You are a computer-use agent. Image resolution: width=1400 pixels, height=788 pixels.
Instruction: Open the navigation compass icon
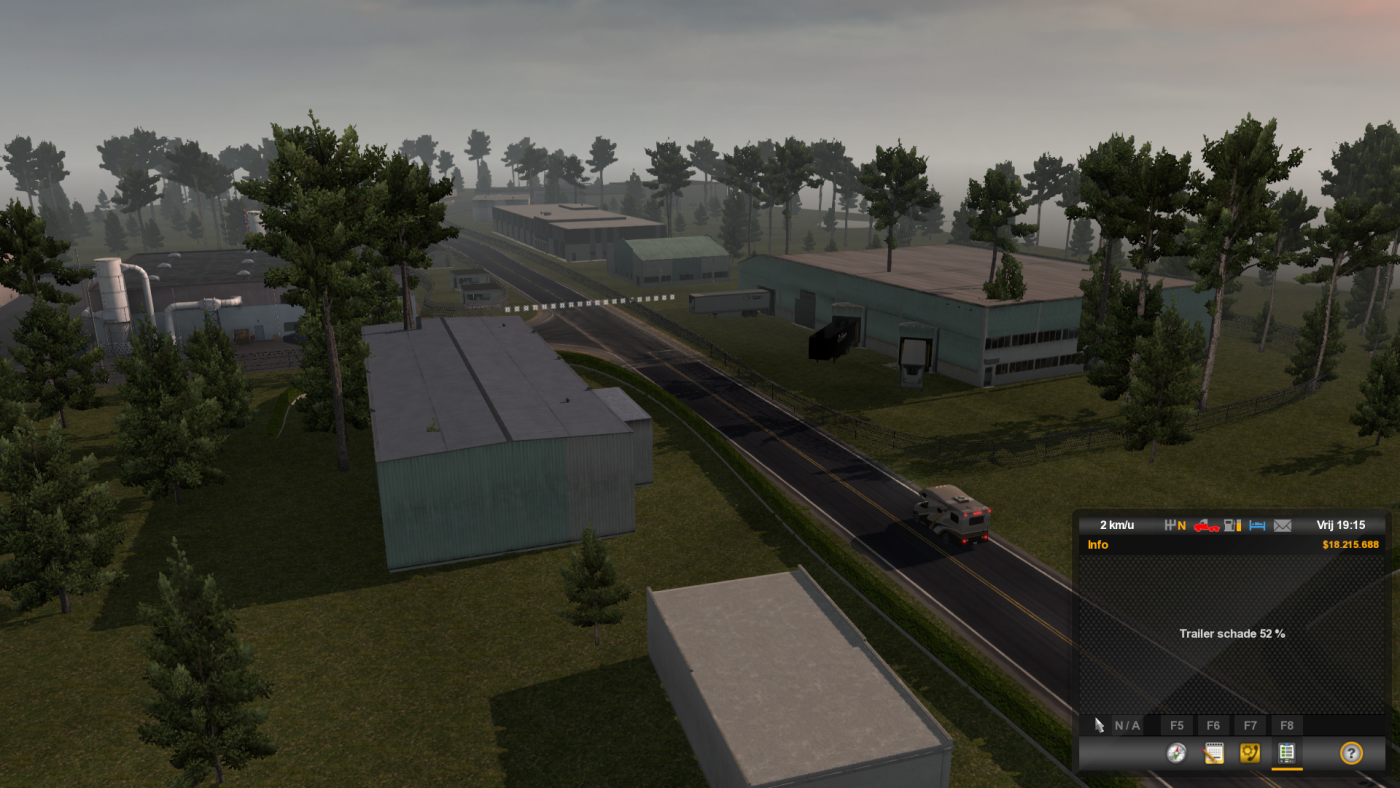1176,752
